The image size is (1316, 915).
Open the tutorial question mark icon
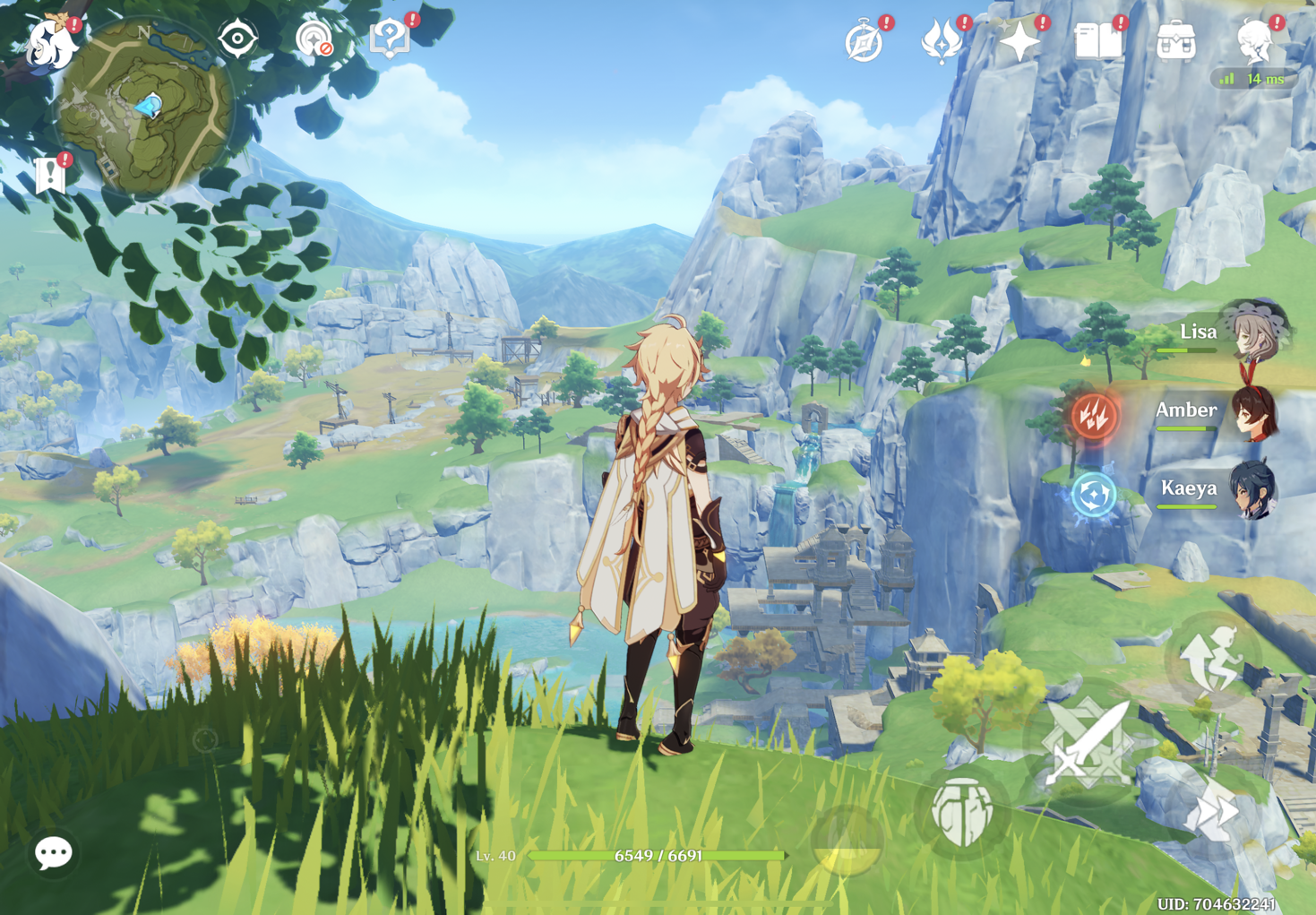tap(390, 39)
